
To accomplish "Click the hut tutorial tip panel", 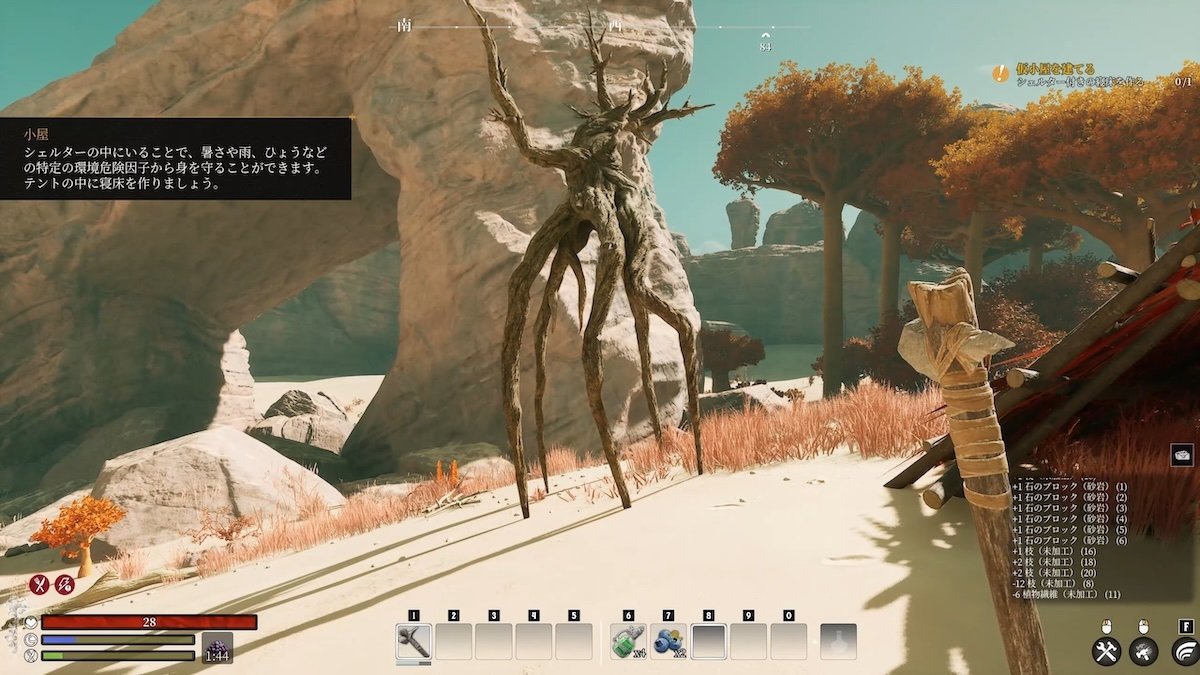I will coord(175,158).
